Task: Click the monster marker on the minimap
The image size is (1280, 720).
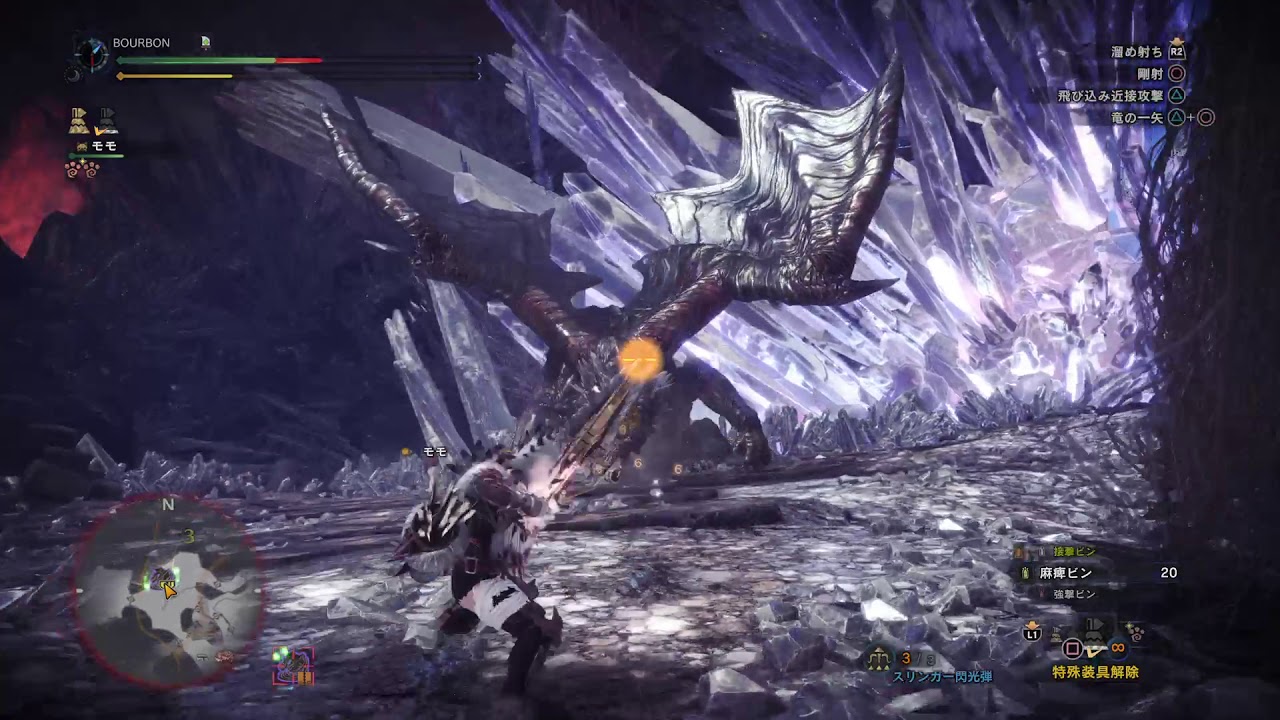Action: 160,579
